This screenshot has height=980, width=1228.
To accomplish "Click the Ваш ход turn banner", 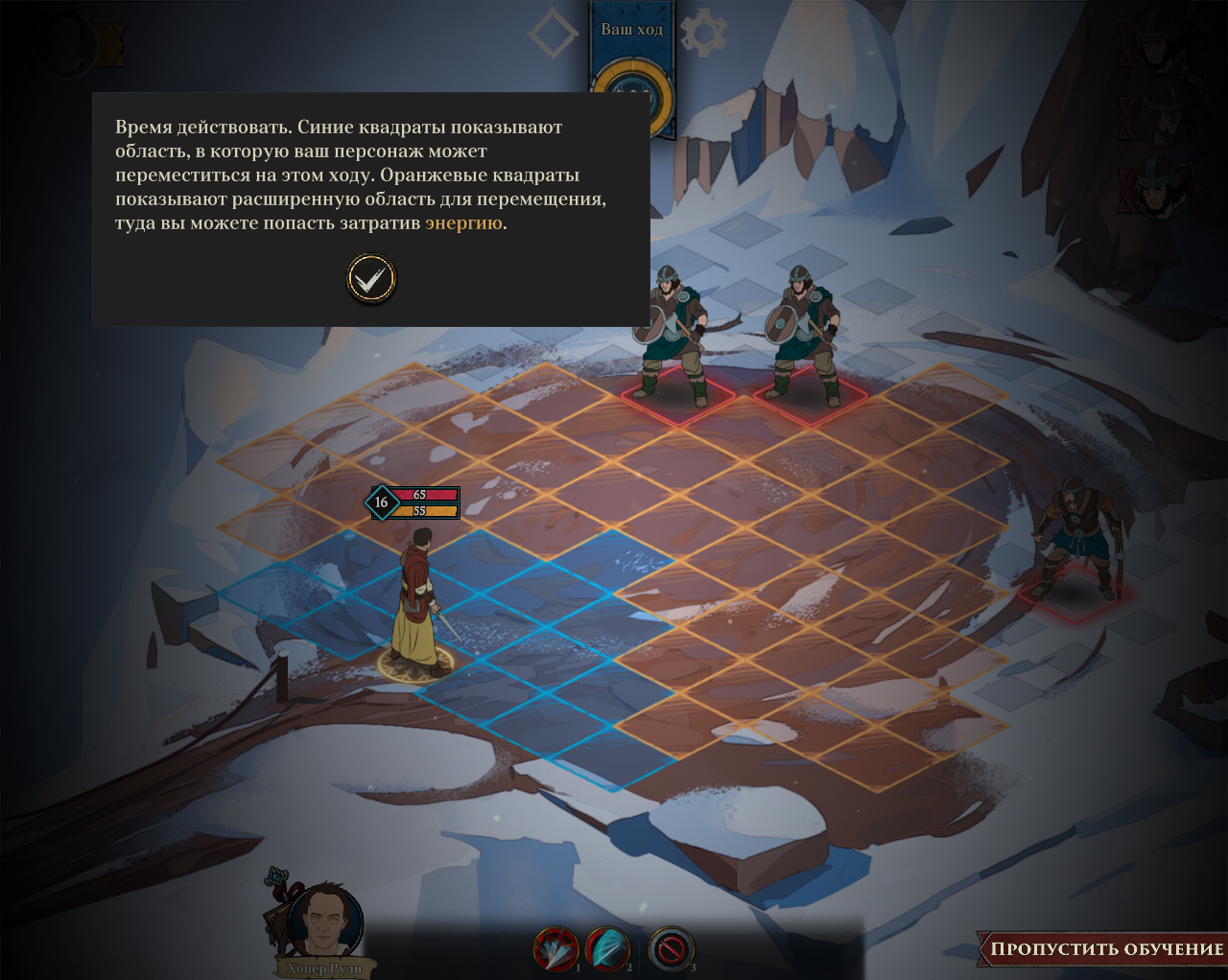I will pos(631,30).
